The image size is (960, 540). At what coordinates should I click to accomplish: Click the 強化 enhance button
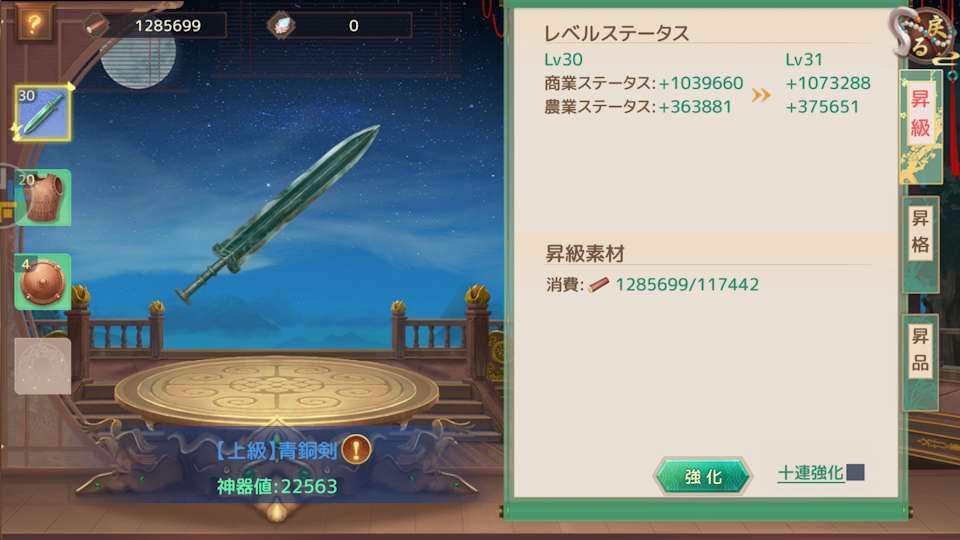pos(702,477)
